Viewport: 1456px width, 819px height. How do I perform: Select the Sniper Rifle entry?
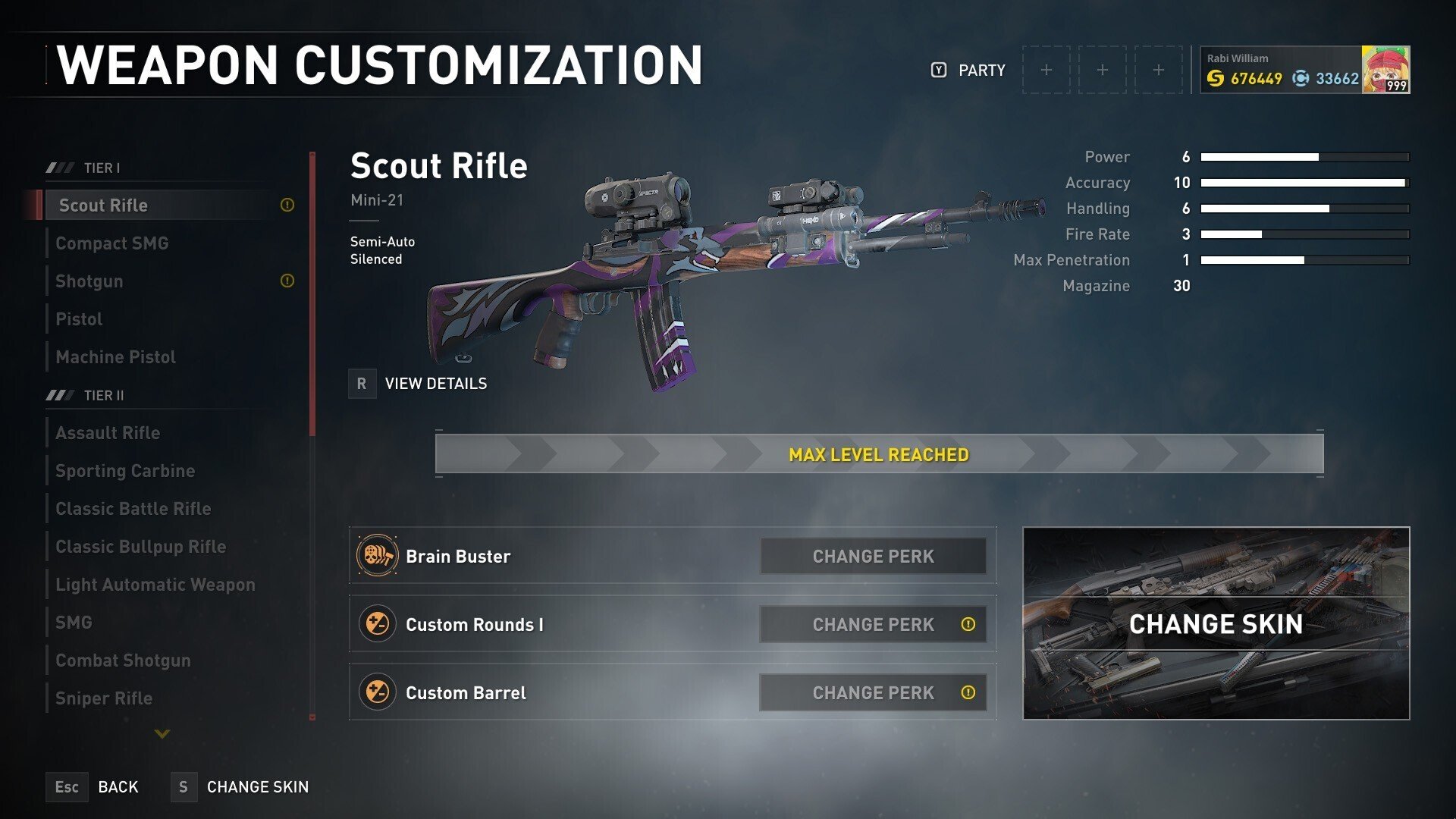(x=104, y=698)
